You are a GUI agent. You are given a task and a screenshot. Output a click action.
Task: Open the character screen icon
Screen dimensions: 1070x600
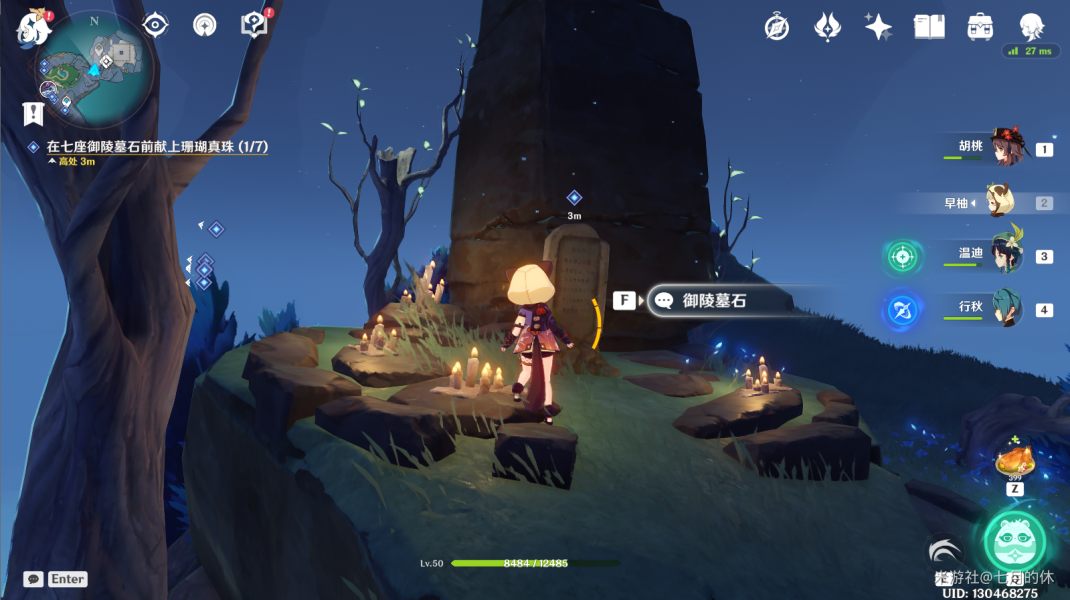(x=1031, y=26)
